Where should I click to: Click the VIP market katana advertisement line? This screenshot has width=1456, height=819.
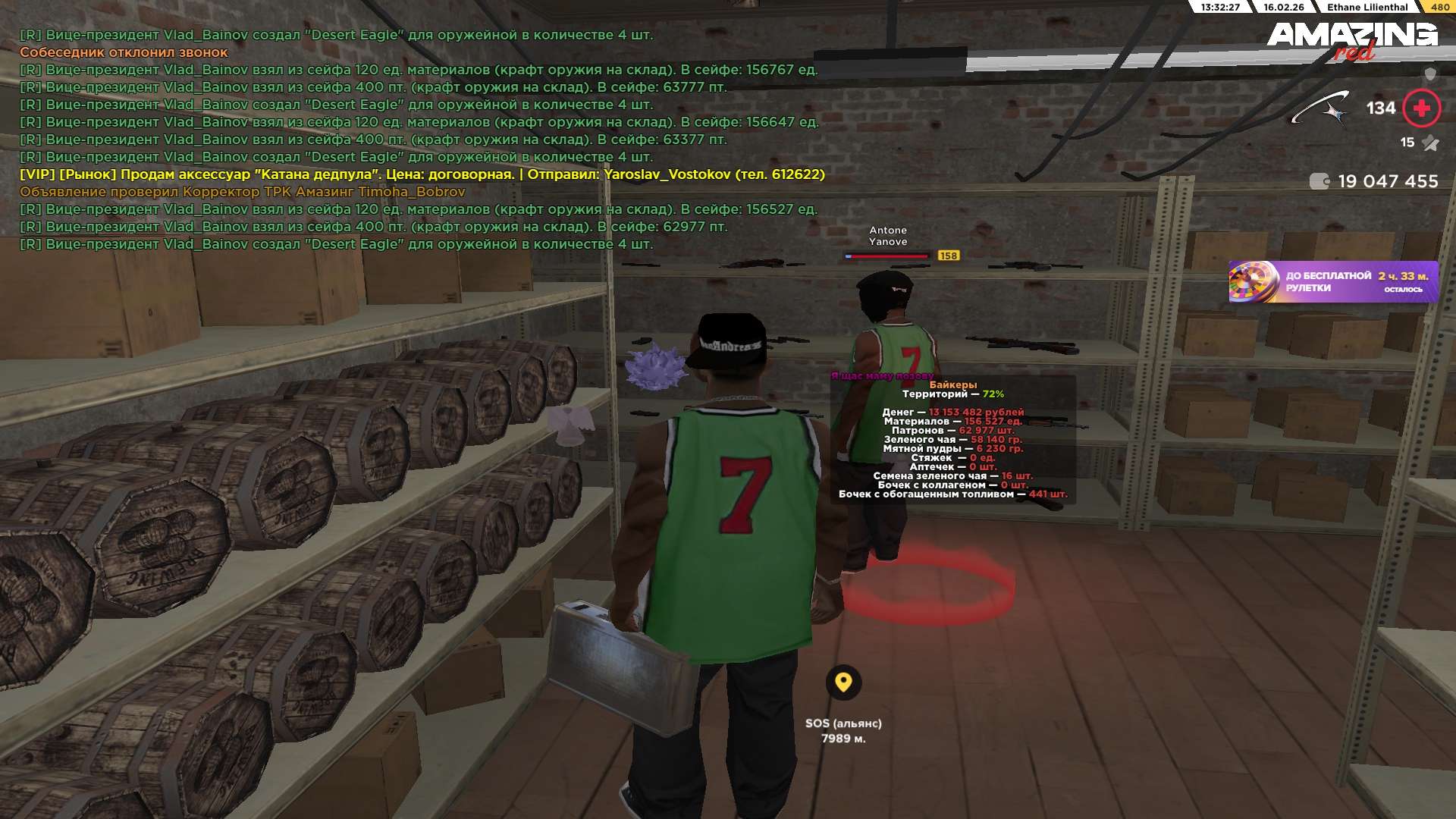[x=422, y=174]
